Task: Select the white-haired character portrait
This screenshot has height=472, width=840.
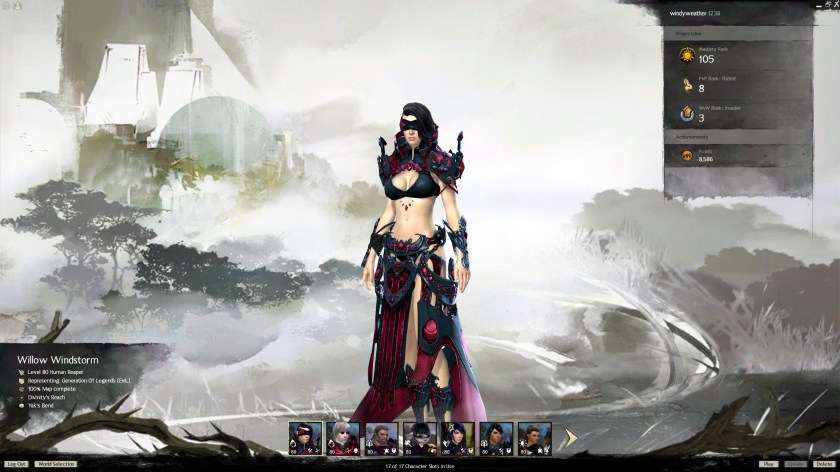Action: (x=343, y=437)
